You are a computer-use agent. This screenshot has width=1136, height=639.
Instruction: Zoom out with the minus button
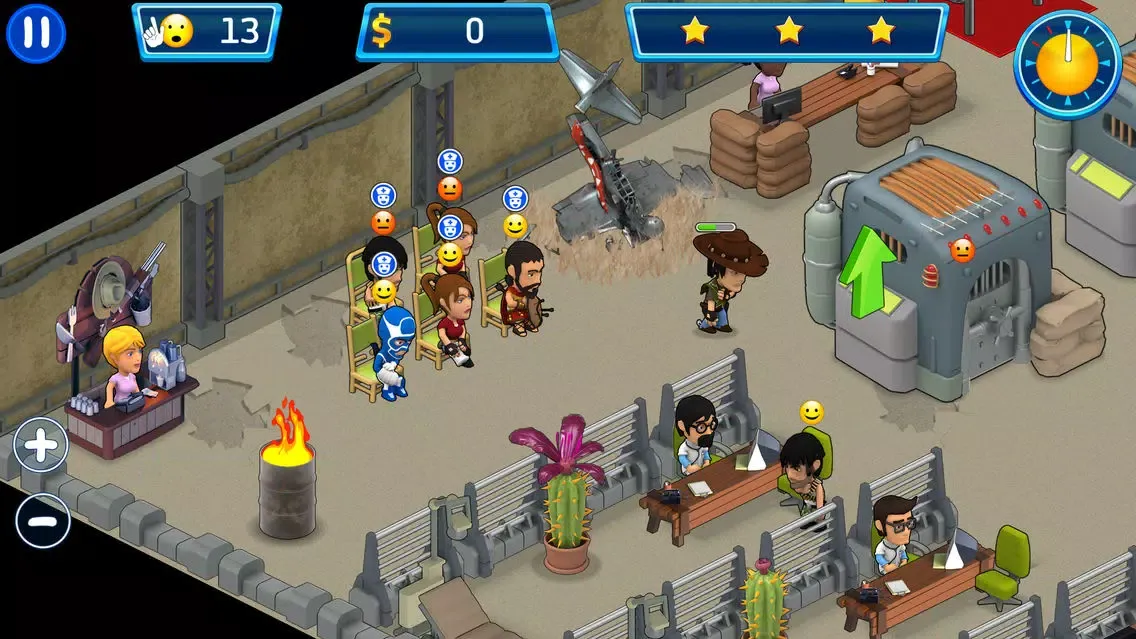[42, 521]
